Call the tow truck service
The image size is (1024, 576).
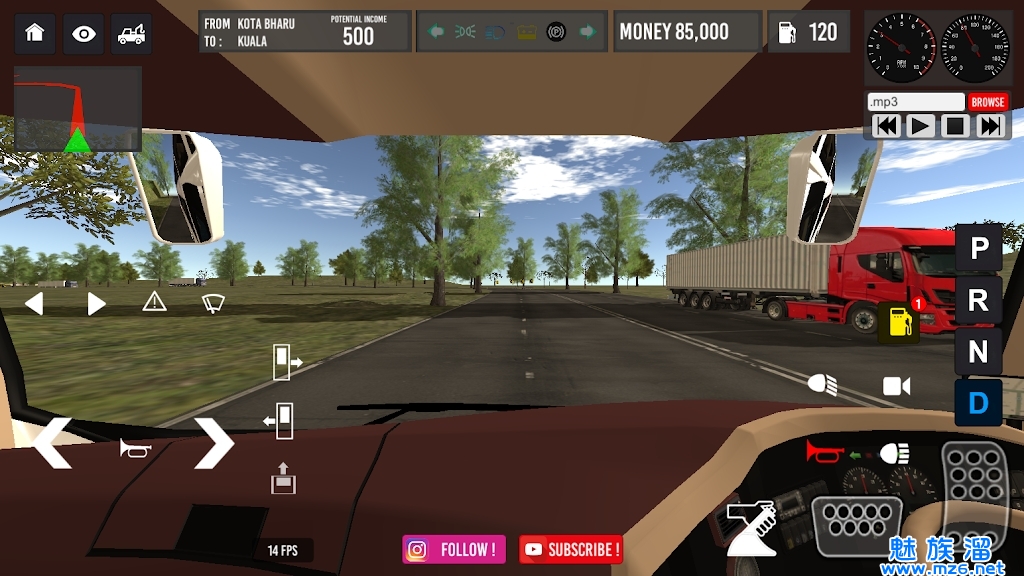pyautogui.click(x=131, y=33)
